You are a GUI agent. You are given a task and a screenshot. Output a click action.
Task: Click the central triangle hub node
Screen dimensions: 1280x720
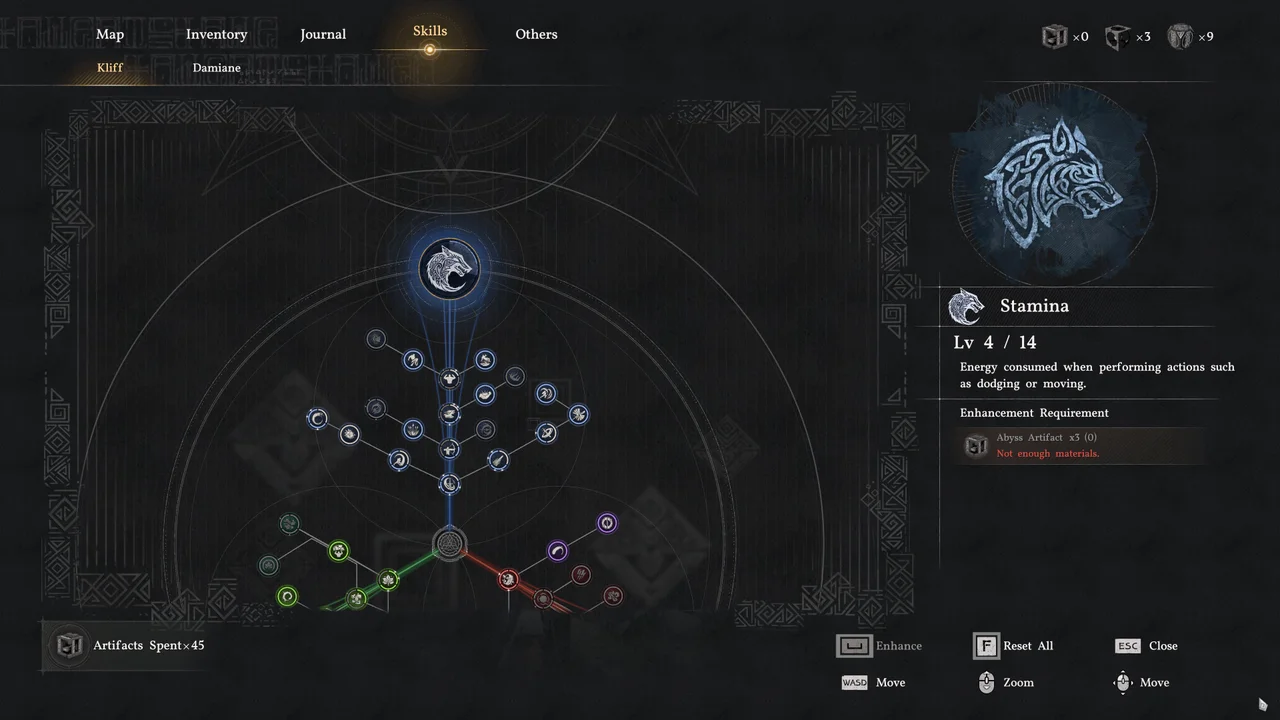click(x=449, y=545)
